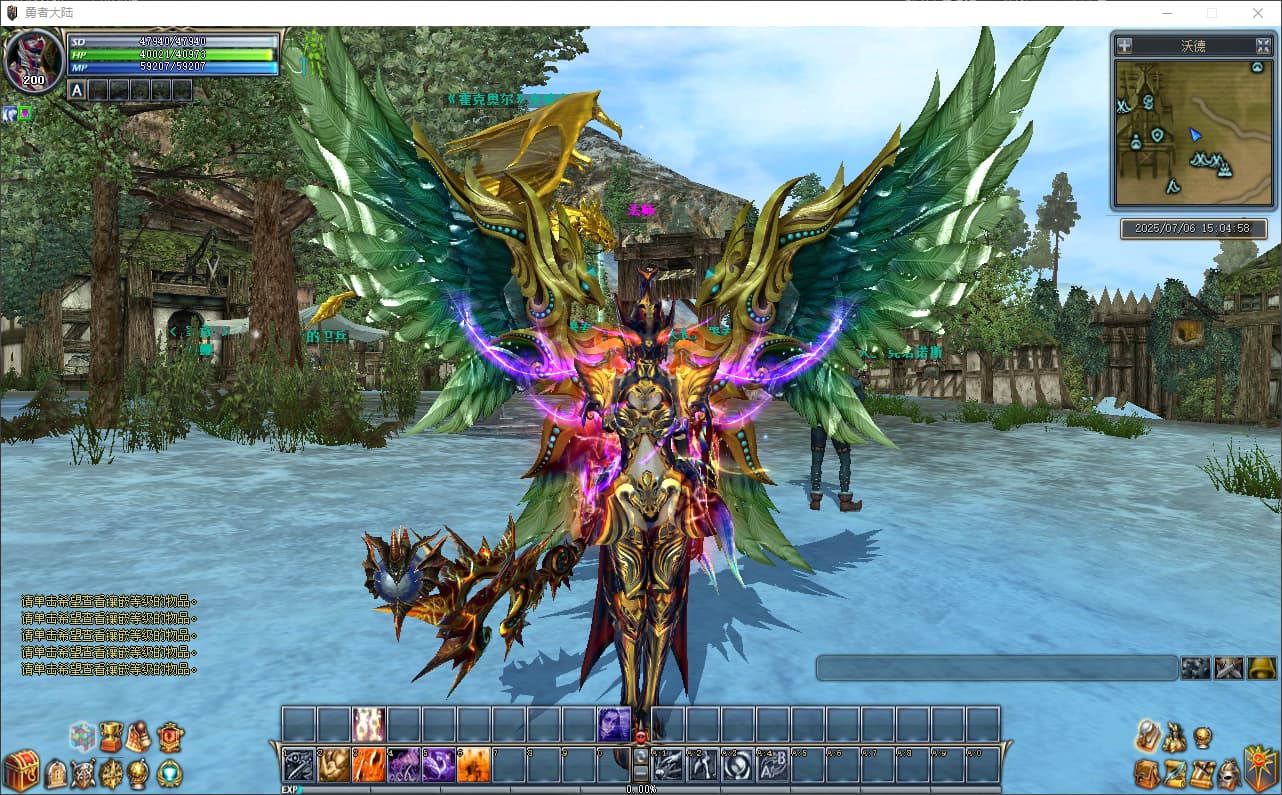Activate the purple skill in slot 5

(439, 765)
